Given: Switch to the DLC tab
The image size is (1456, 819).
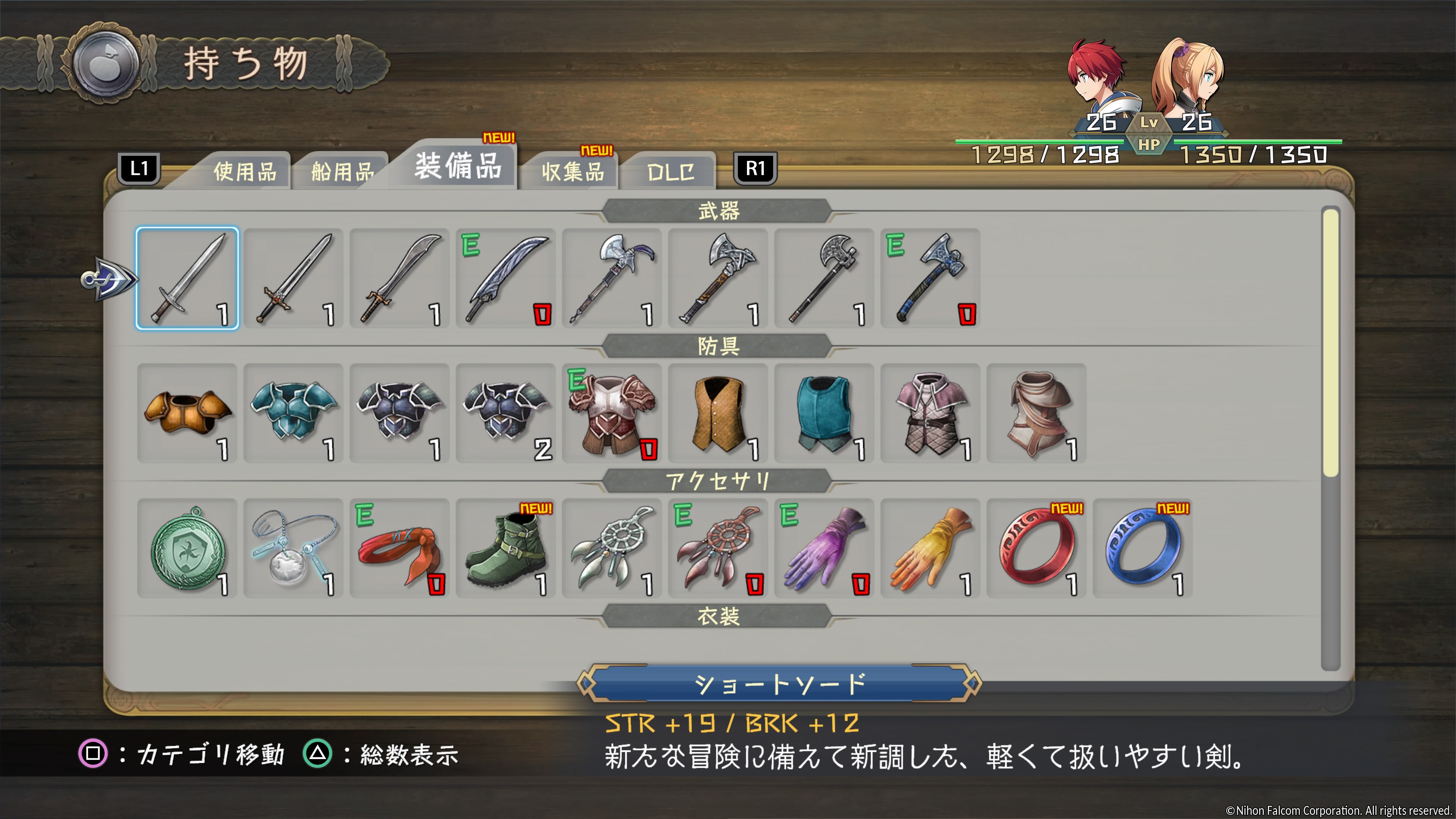Looking at the screenshot, I should pos(670,171).
